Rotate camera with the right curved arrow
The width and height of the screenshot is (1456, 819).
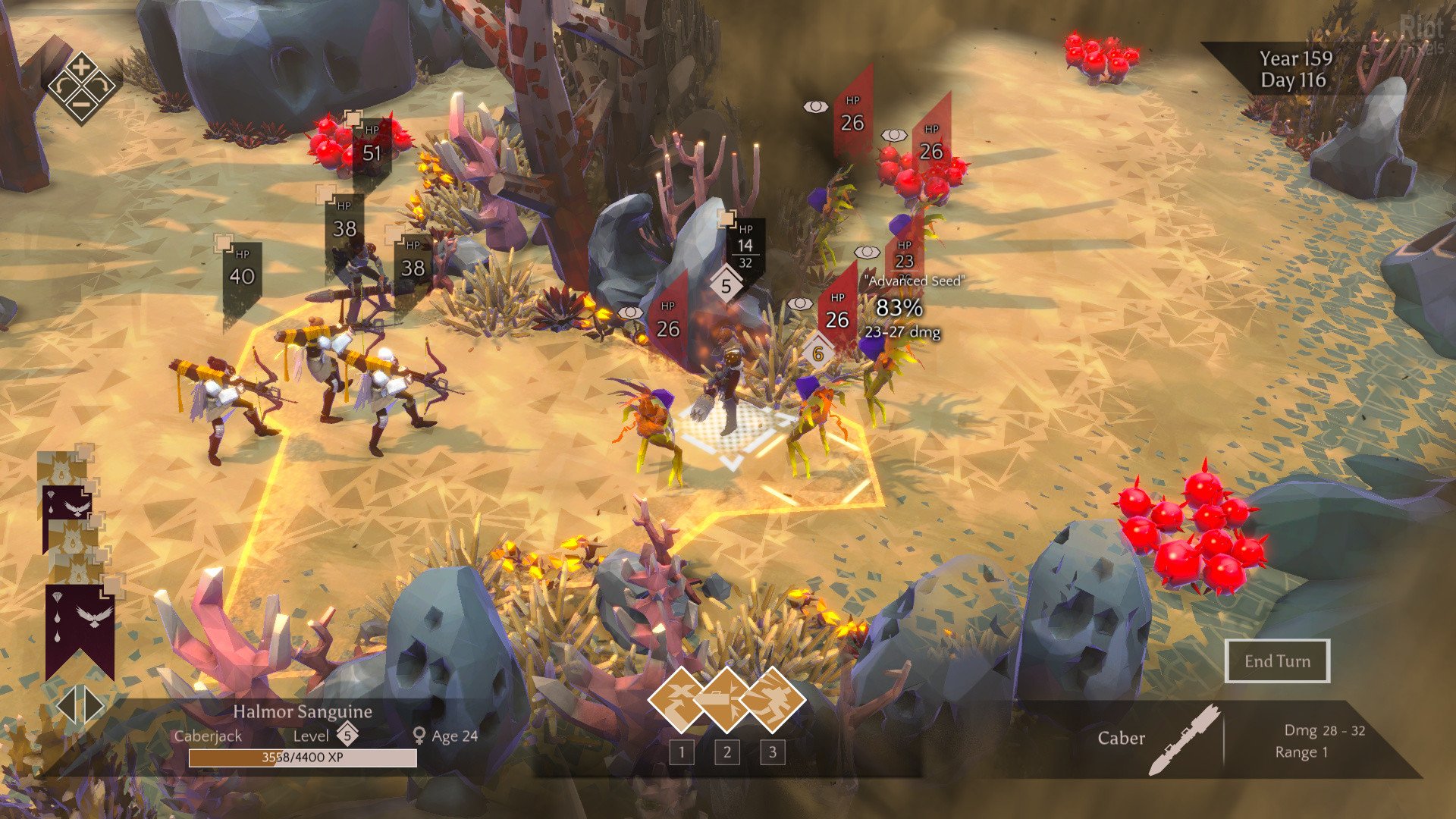[x=100, y=87]
